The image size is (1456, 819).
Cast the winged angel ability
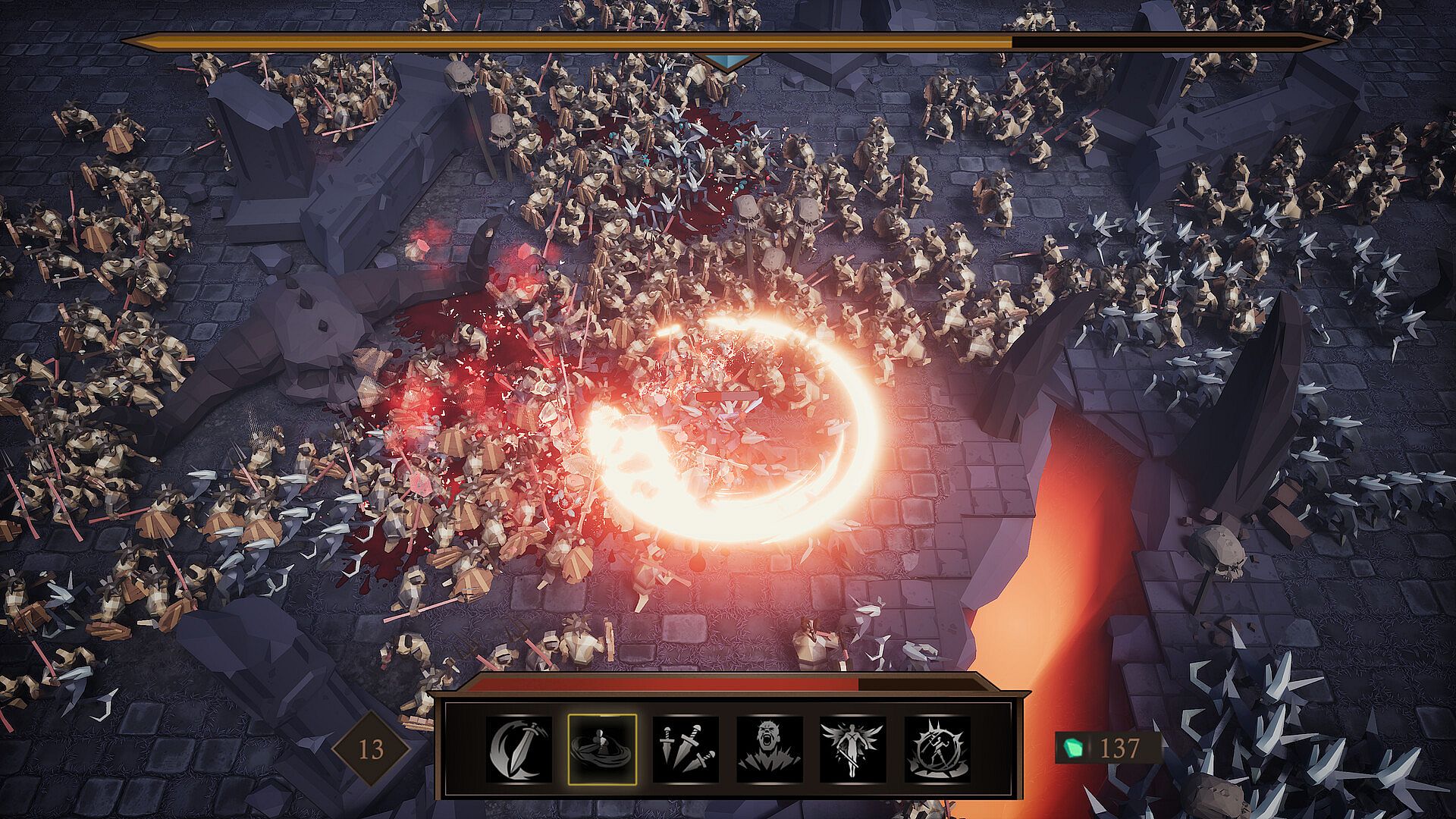852,749
